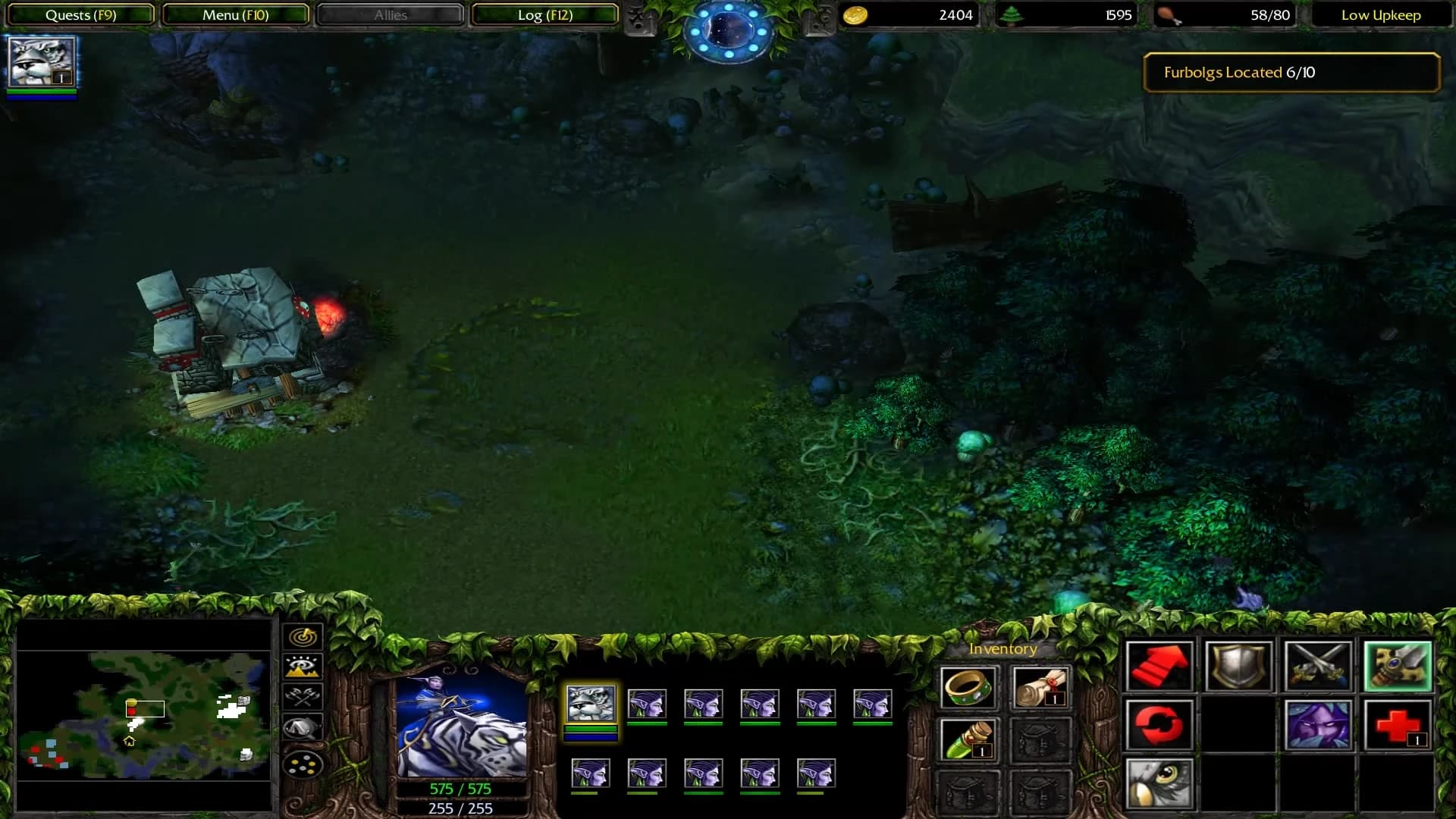Screen dimensions: 1456x819
Task: Select the Patrol command icon
Action: point(1160,724)
